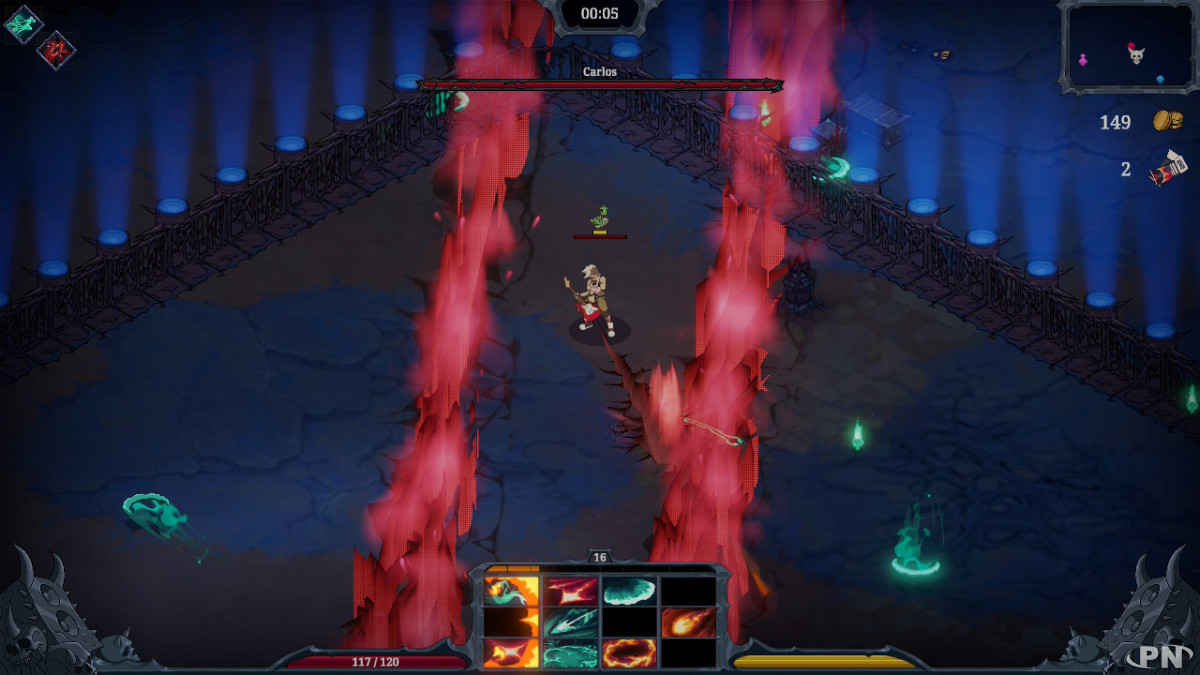Click the gold coins currency icon
Viewport: 1200px width, 675px height.
coord(1167,121)
